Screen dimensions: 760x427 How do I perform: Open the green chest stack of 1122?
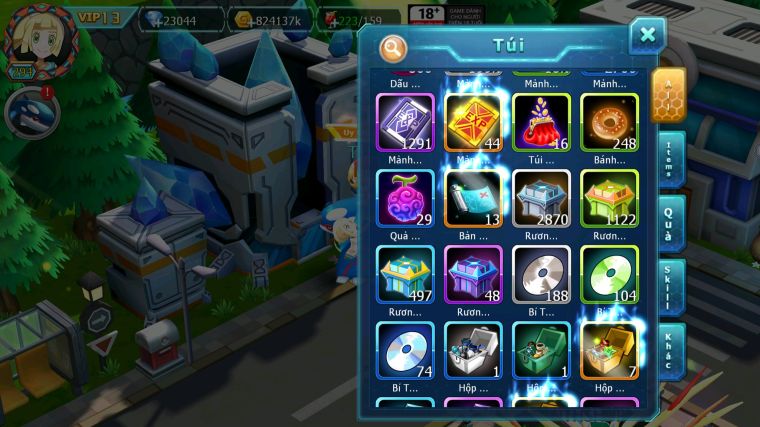[x=609, y=198]
